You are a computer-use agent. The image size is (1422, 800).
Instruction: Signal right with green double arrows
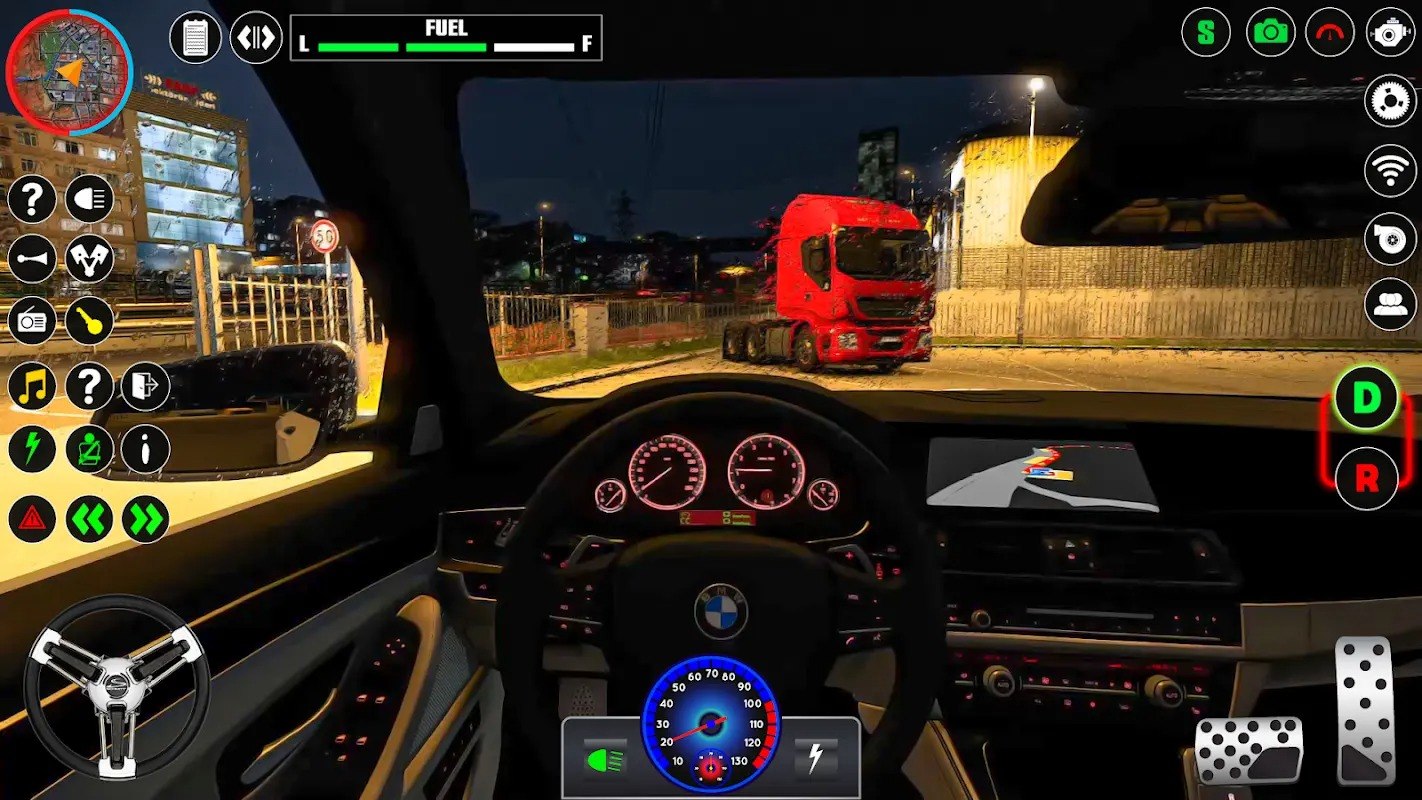coord(146,519)
